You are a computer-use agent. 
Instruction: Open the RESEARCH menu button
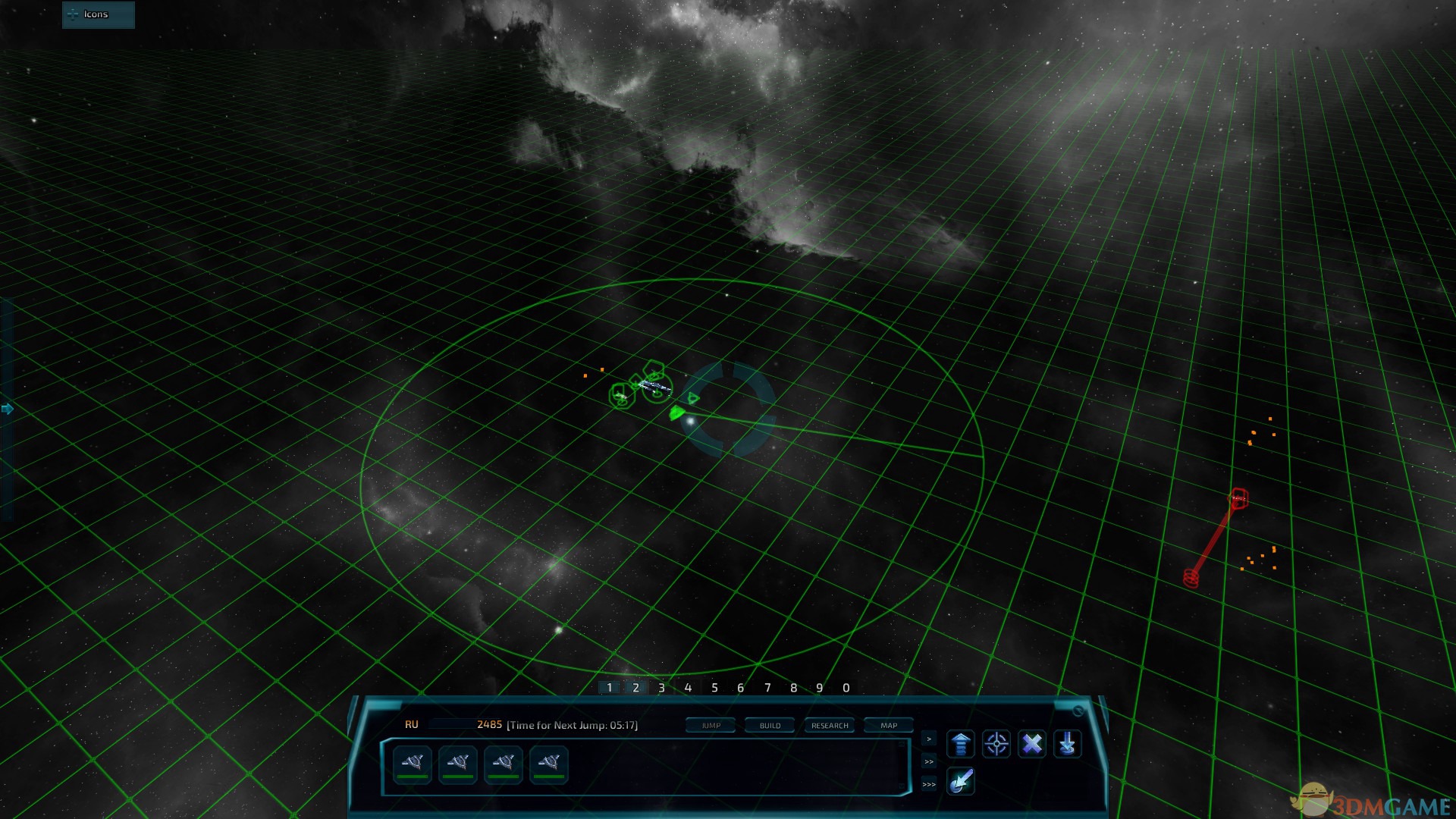829,725
